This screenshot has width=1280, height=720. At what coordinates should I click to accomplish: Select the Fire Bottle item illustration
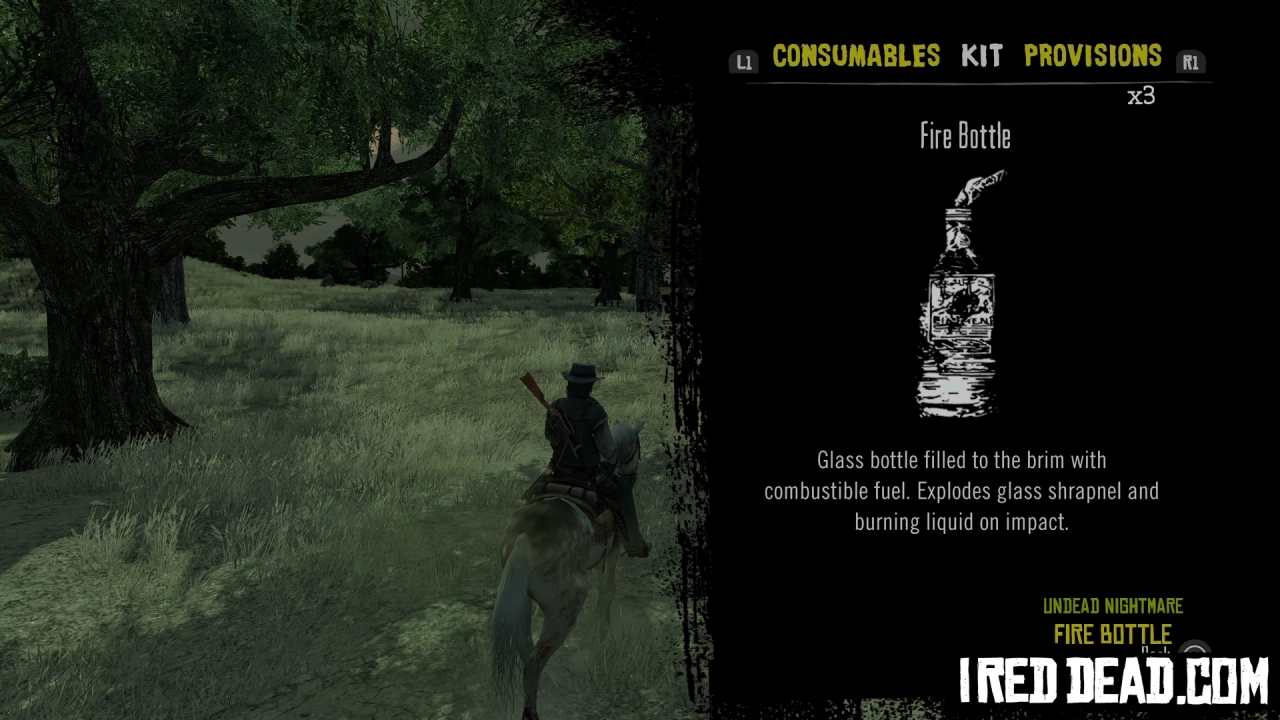point(958,300)
